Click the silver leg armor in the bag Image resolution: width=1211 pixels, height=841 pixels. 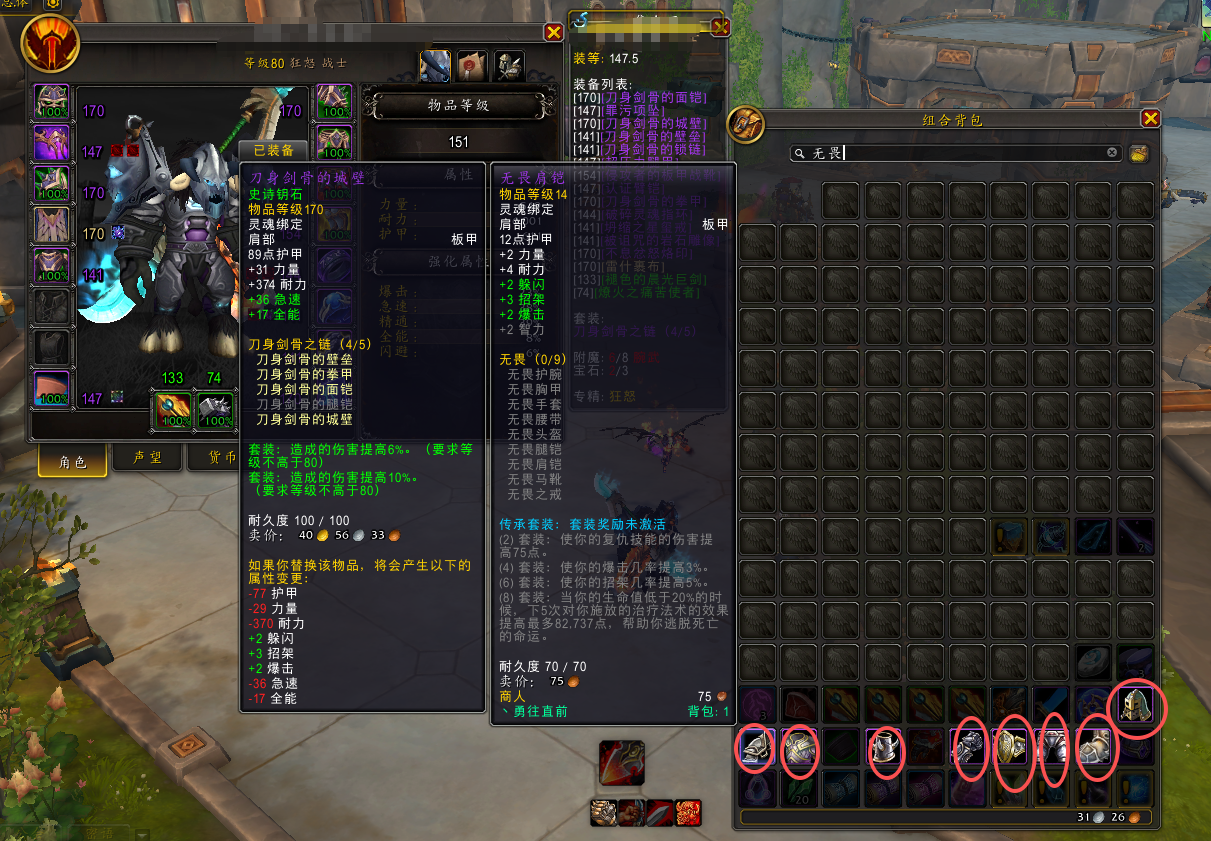pos(1054,748)
